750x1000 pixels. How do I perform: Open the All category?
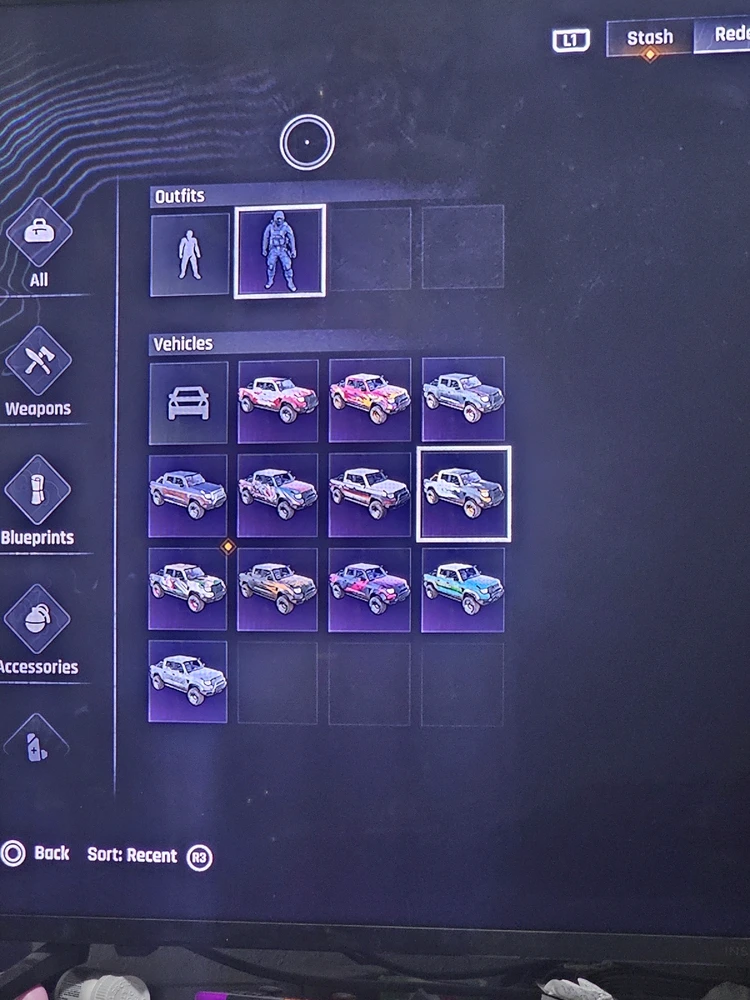click(x=39, y=243)
